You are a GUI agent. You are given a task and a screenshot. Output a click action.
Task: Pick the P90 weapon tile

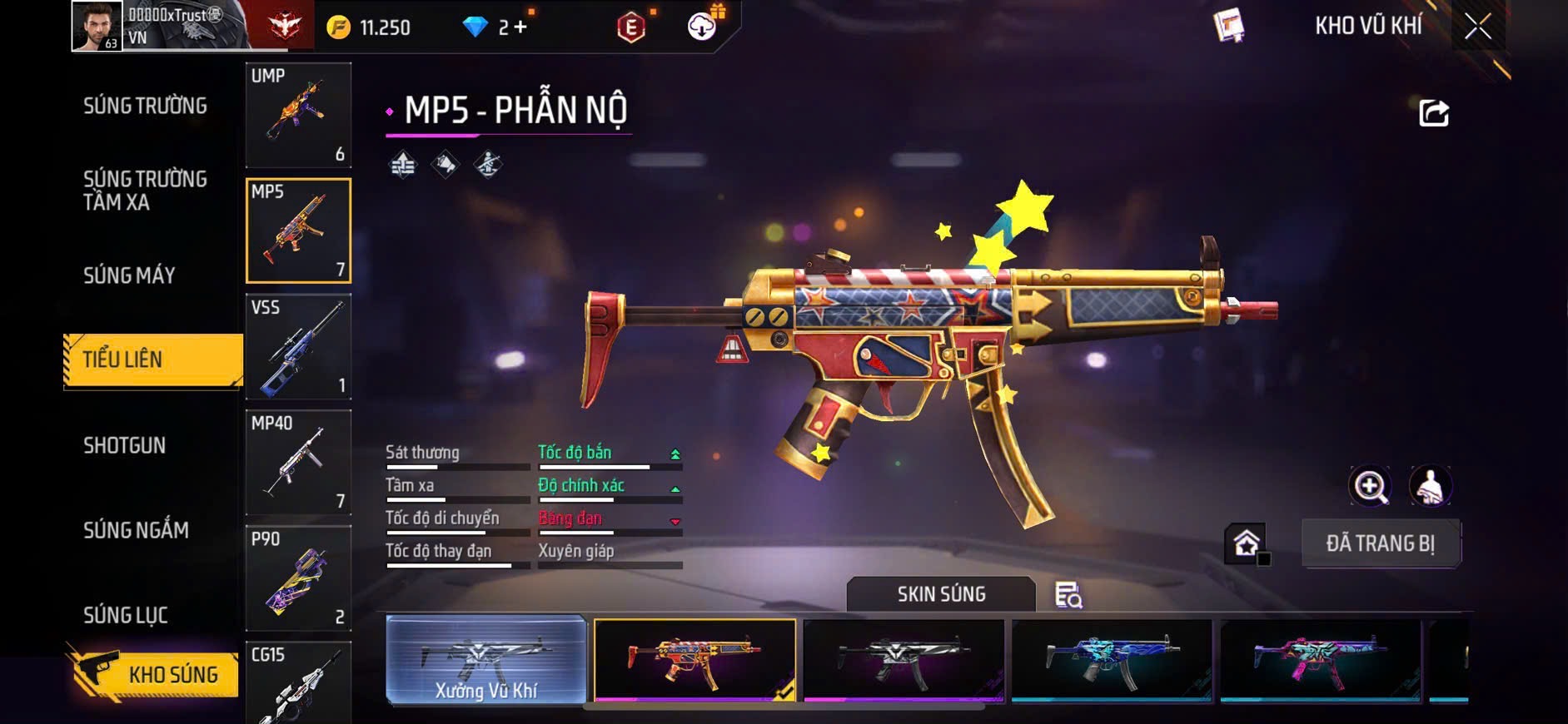pos(298,578)
